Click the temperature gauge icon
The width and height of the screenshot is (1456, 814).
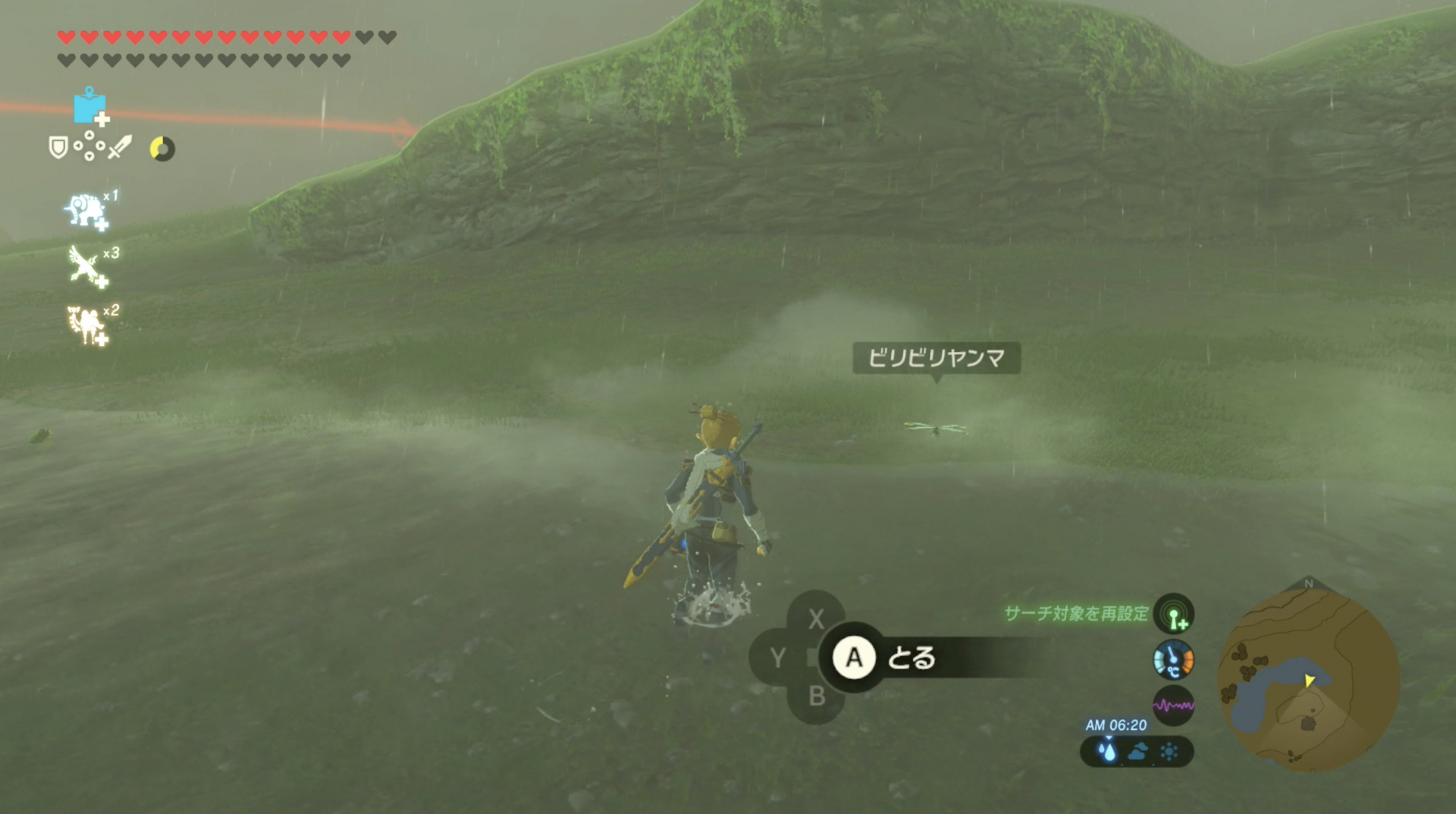pyautogui.click(x=1174, y=662)
